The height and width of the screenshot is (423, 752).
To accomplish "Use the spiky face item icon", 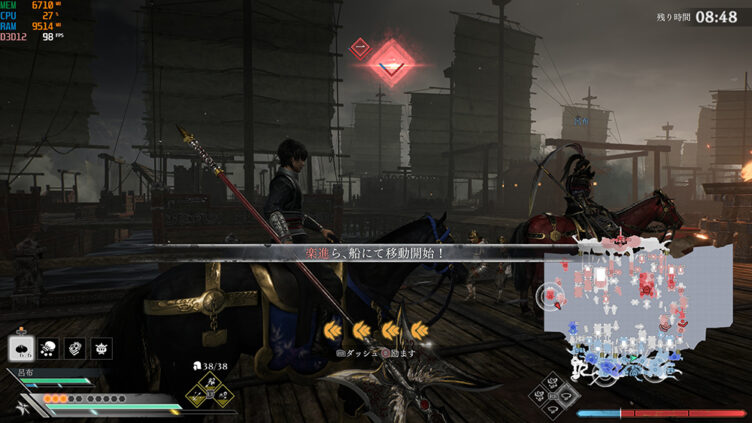I will coord(102,348).
